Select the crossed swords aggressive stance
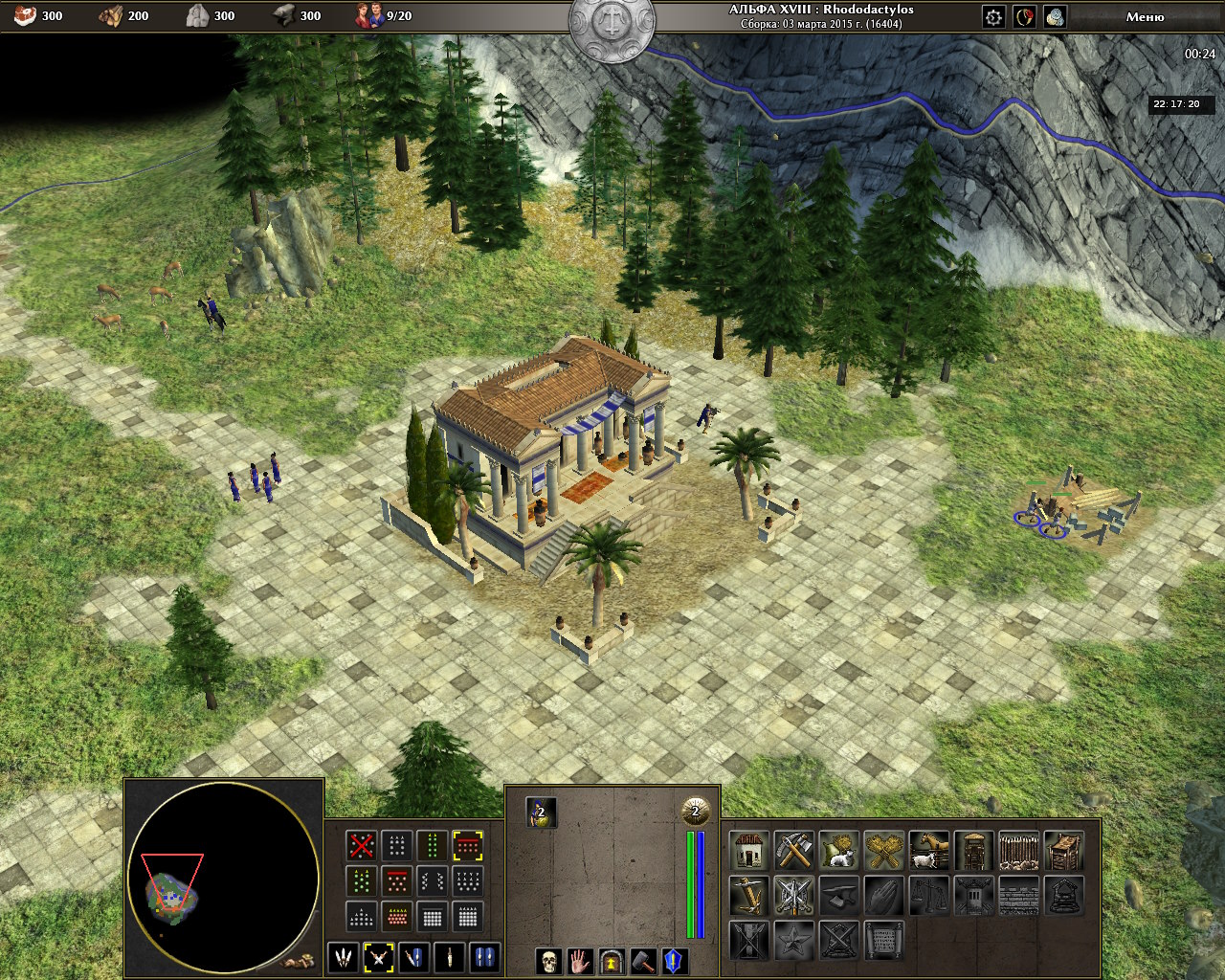The height and width of the screenshot is (980, 1225). point(379,957)
